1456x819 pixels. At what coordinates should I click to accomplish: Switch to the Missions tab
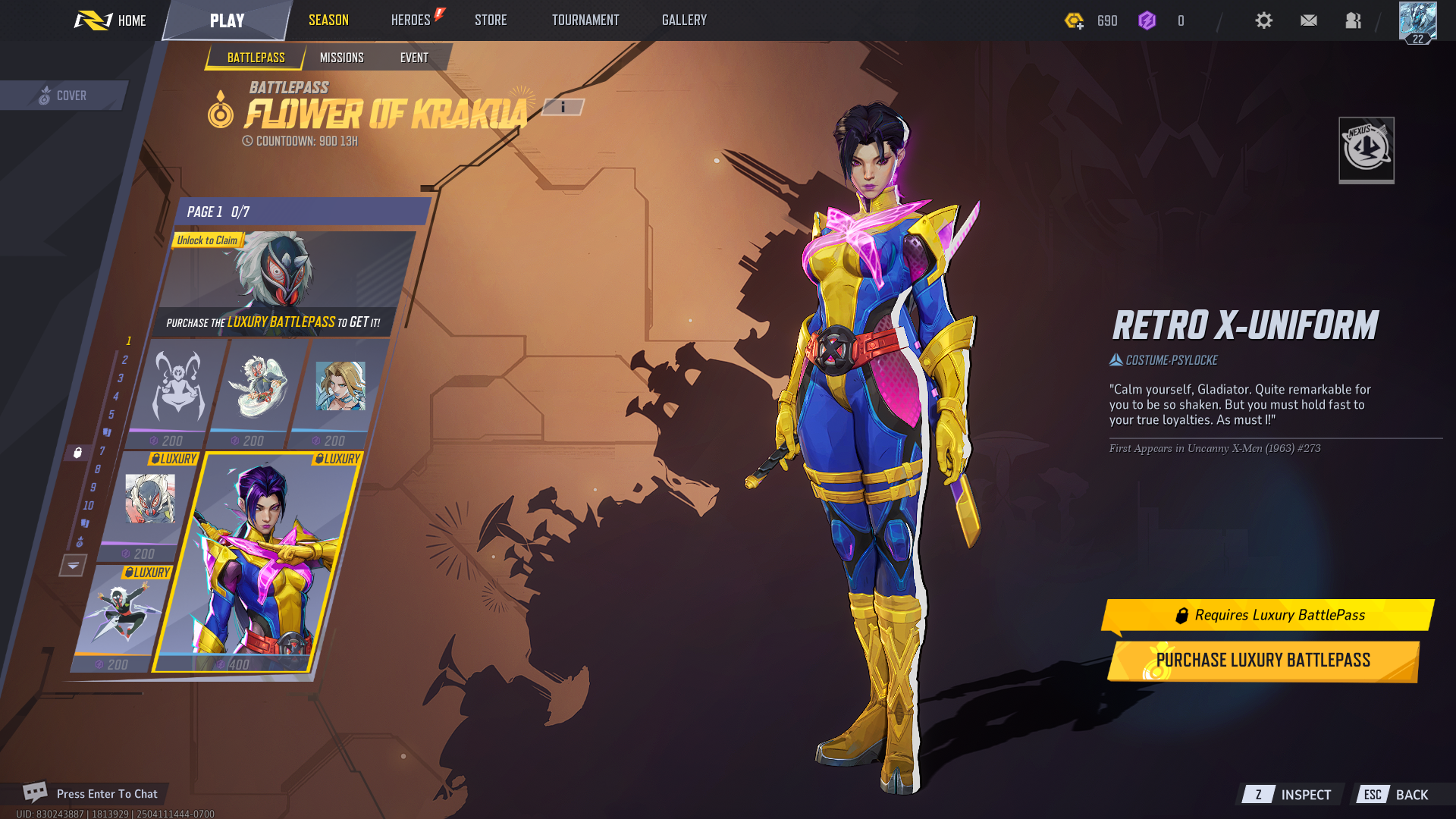(x=341, y=58)
